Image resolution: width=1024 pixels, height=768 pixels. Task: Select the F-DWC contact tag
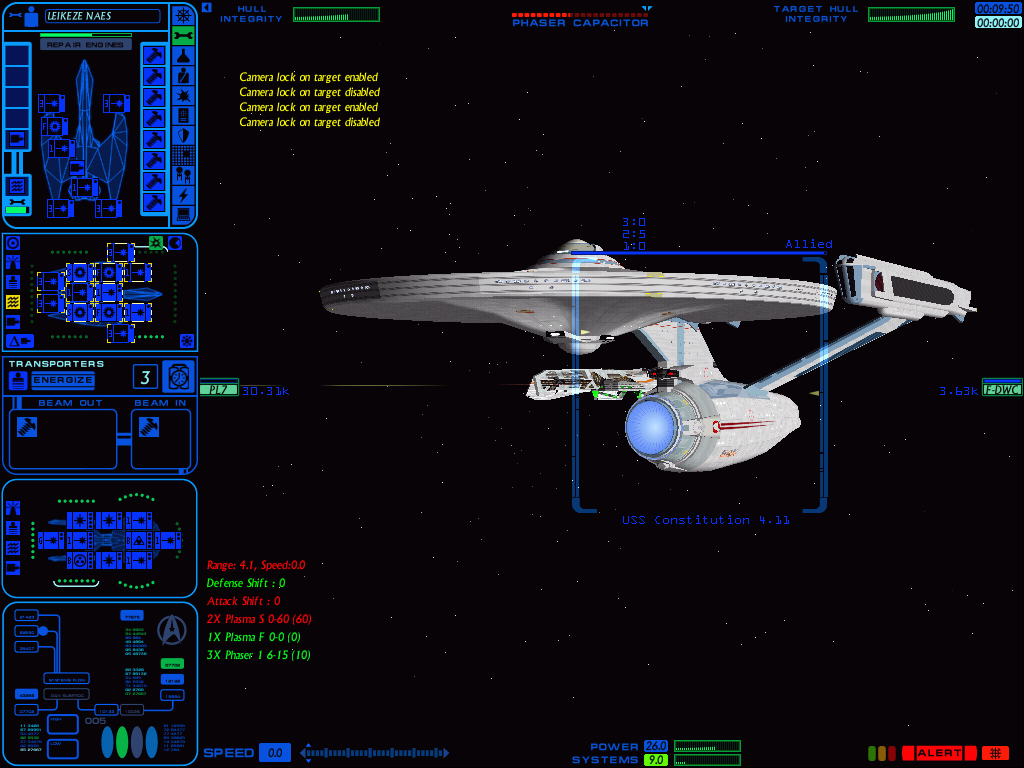coord(1002,389)
